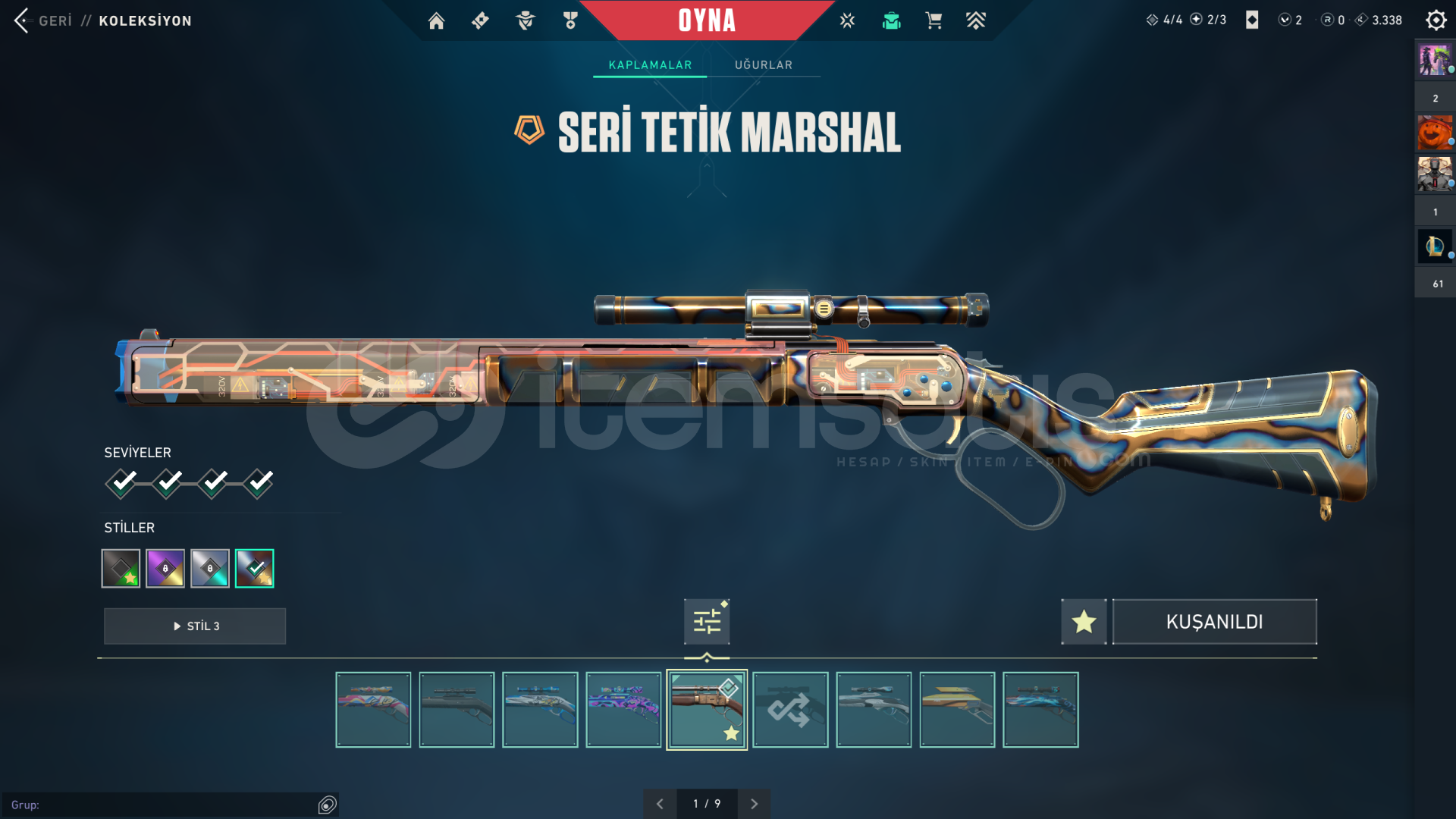Go to the next skin page
This screenshot has height=819, width=1456.
754,804
